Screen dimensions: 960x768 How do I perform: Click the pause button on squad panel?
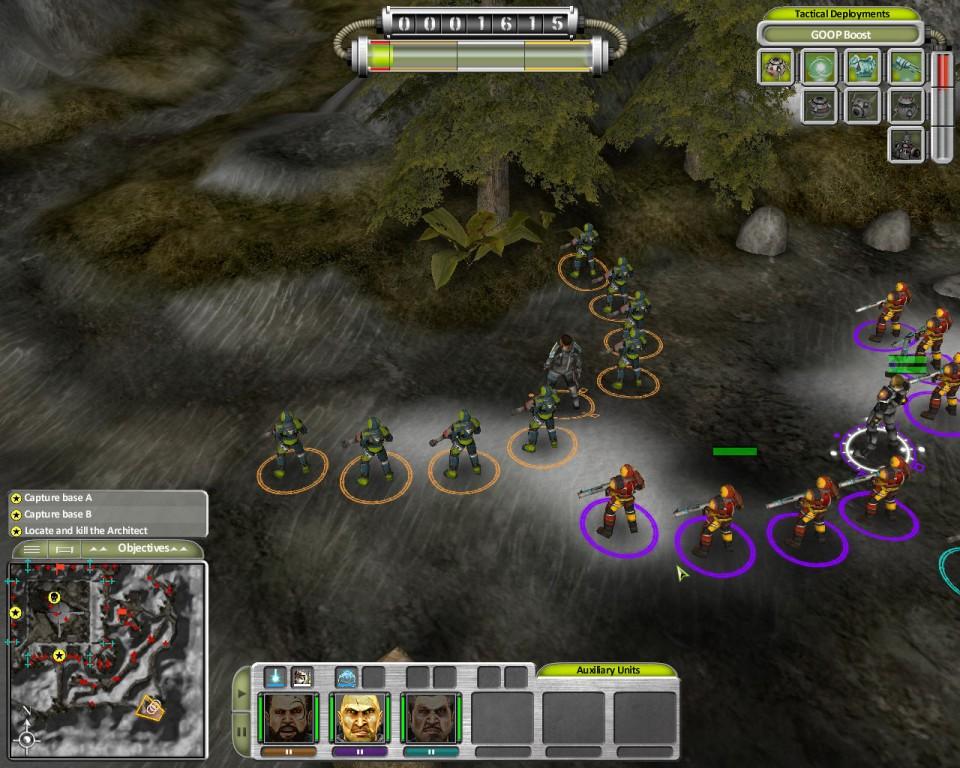tap(241, 731)
